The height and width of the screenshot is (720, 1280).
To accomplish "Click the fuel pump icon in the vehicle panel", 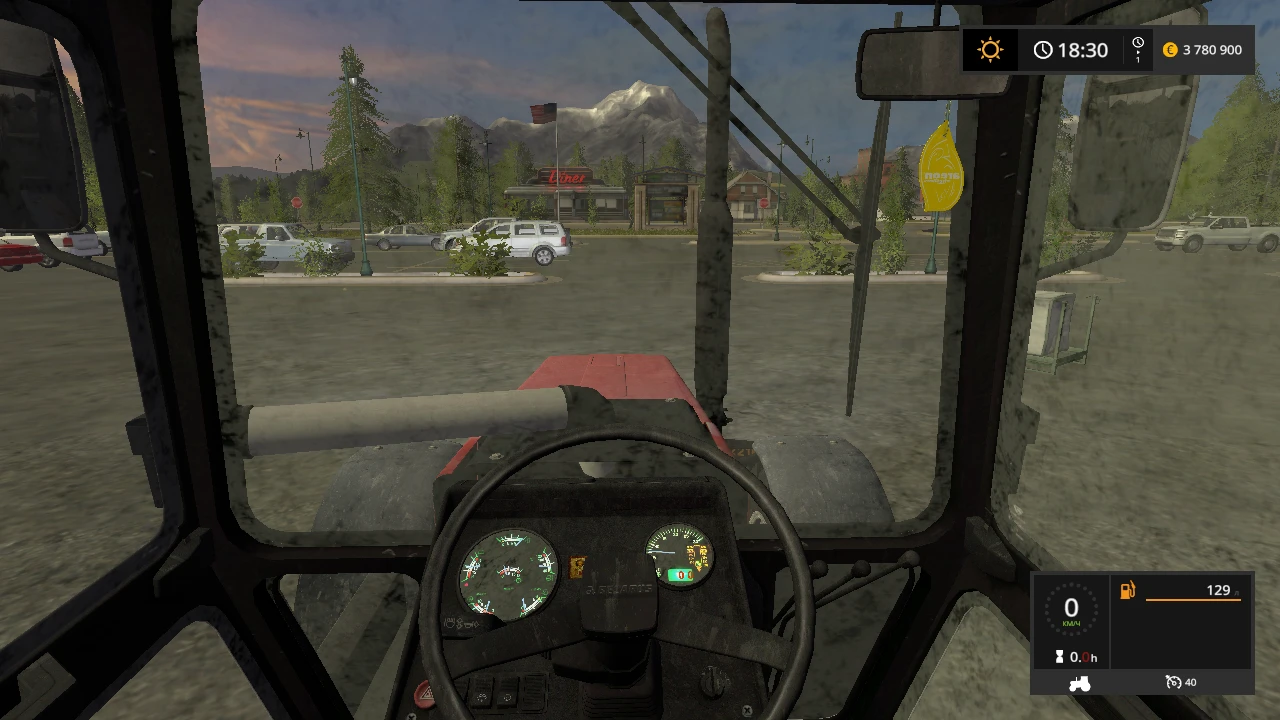I will pos(1127,590).
